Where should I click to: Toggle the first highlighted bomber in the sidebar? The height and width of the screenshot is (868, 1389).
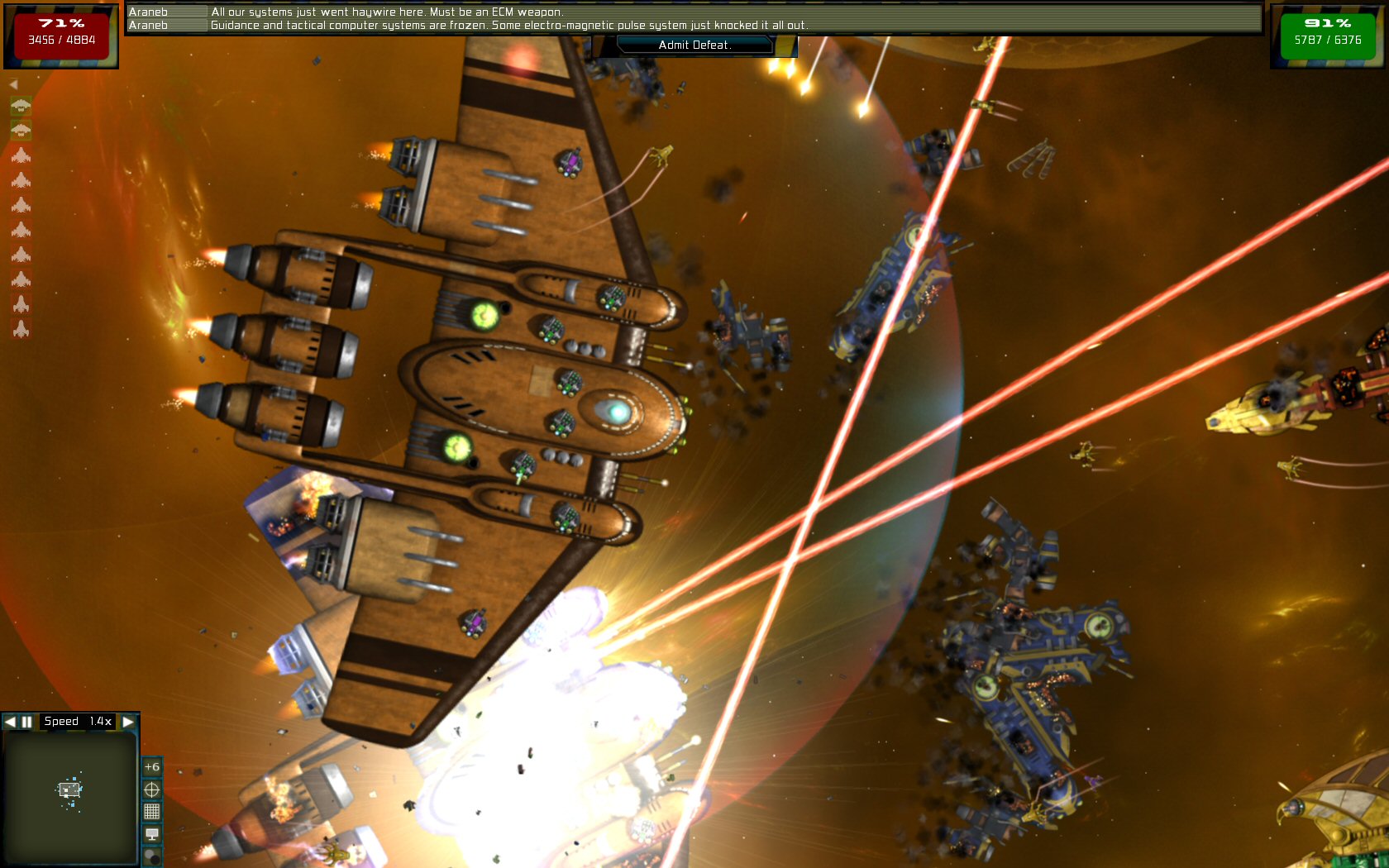pos(21,106)
